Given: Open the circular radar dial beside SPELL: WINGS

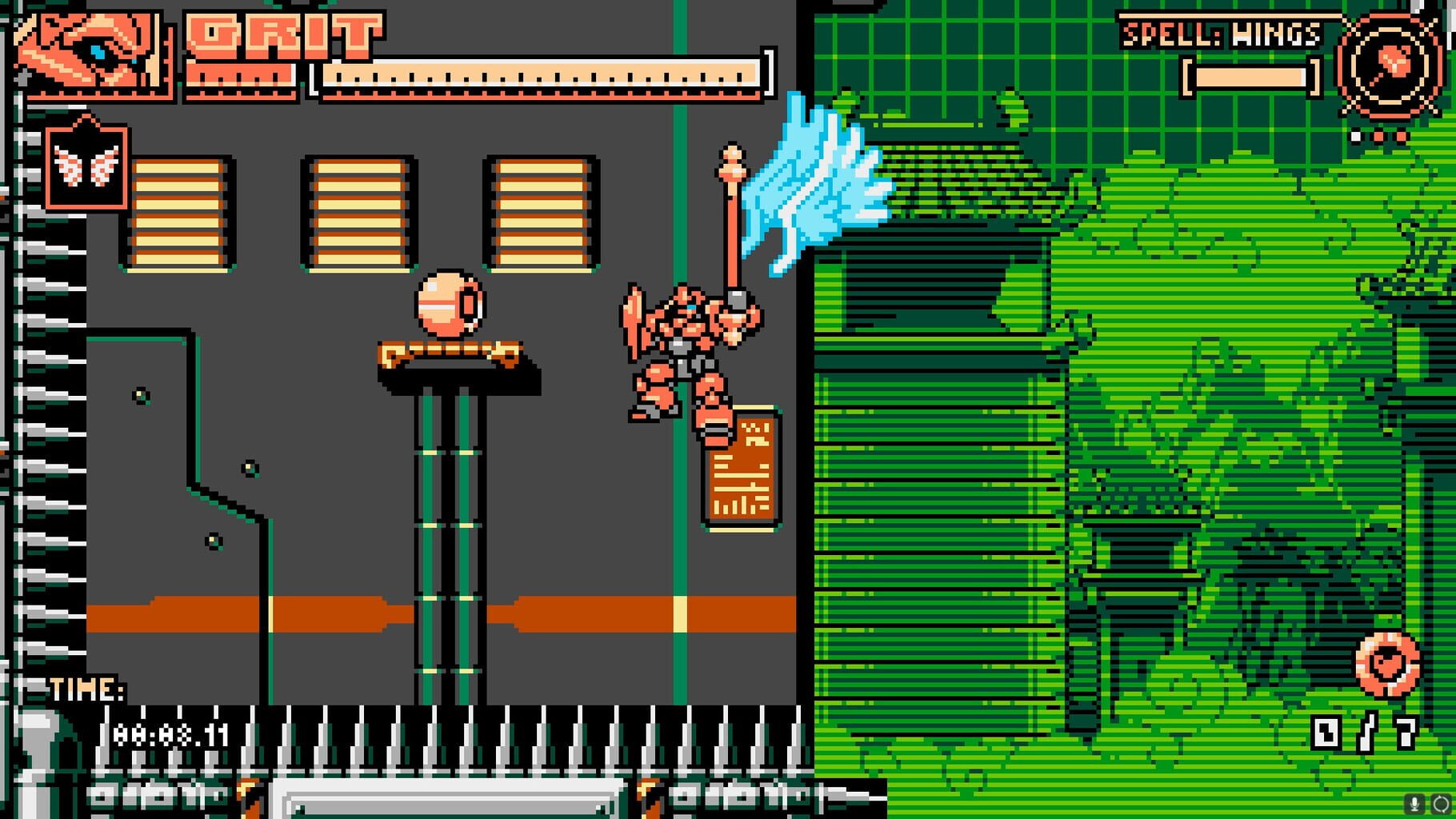Looking at the screenshot, I should (x=1392, y=64).
